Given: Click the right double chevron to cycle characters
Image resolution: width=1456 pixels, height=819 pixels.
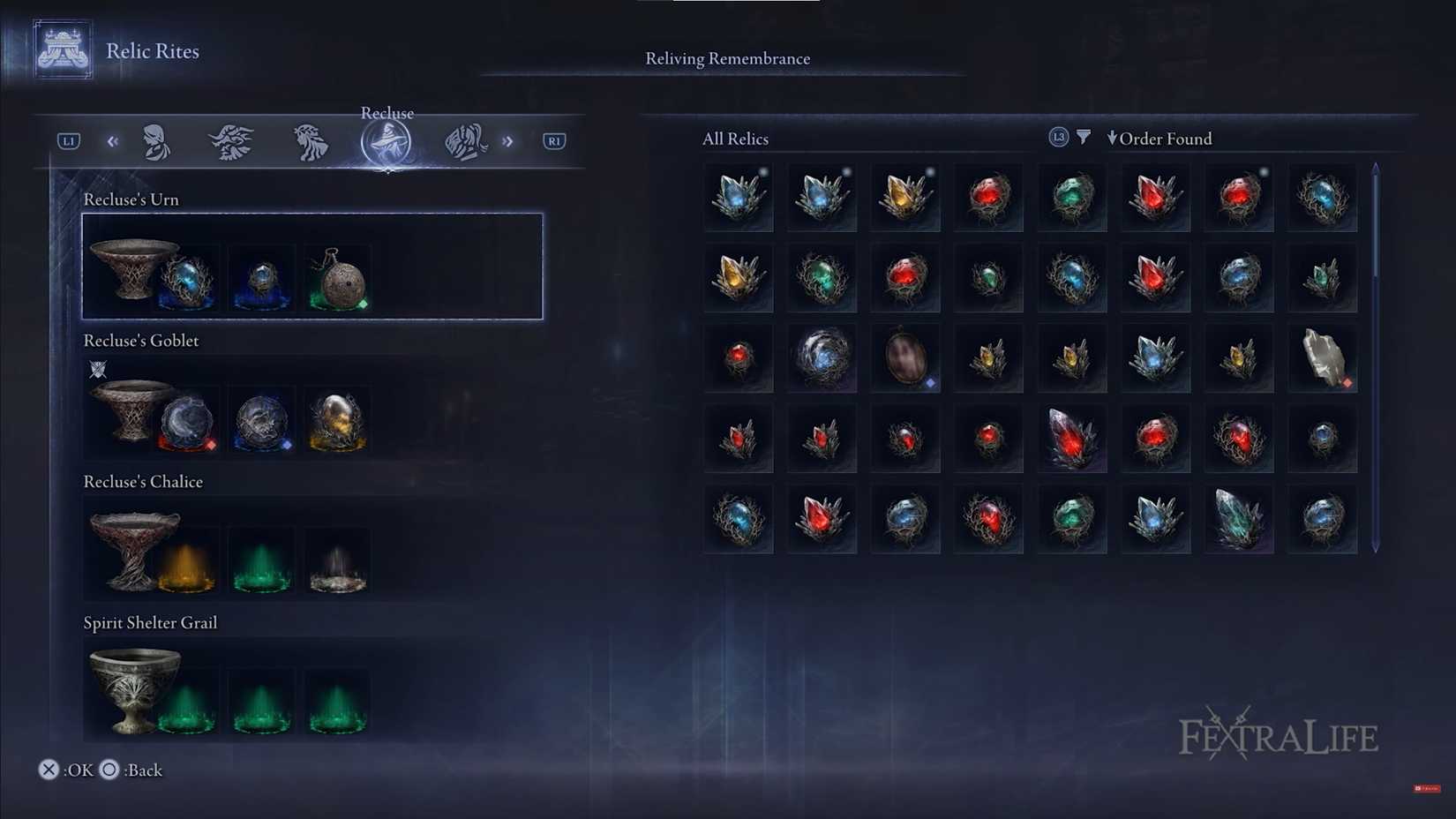Looking at the screenshot, I should pos(508,141).
